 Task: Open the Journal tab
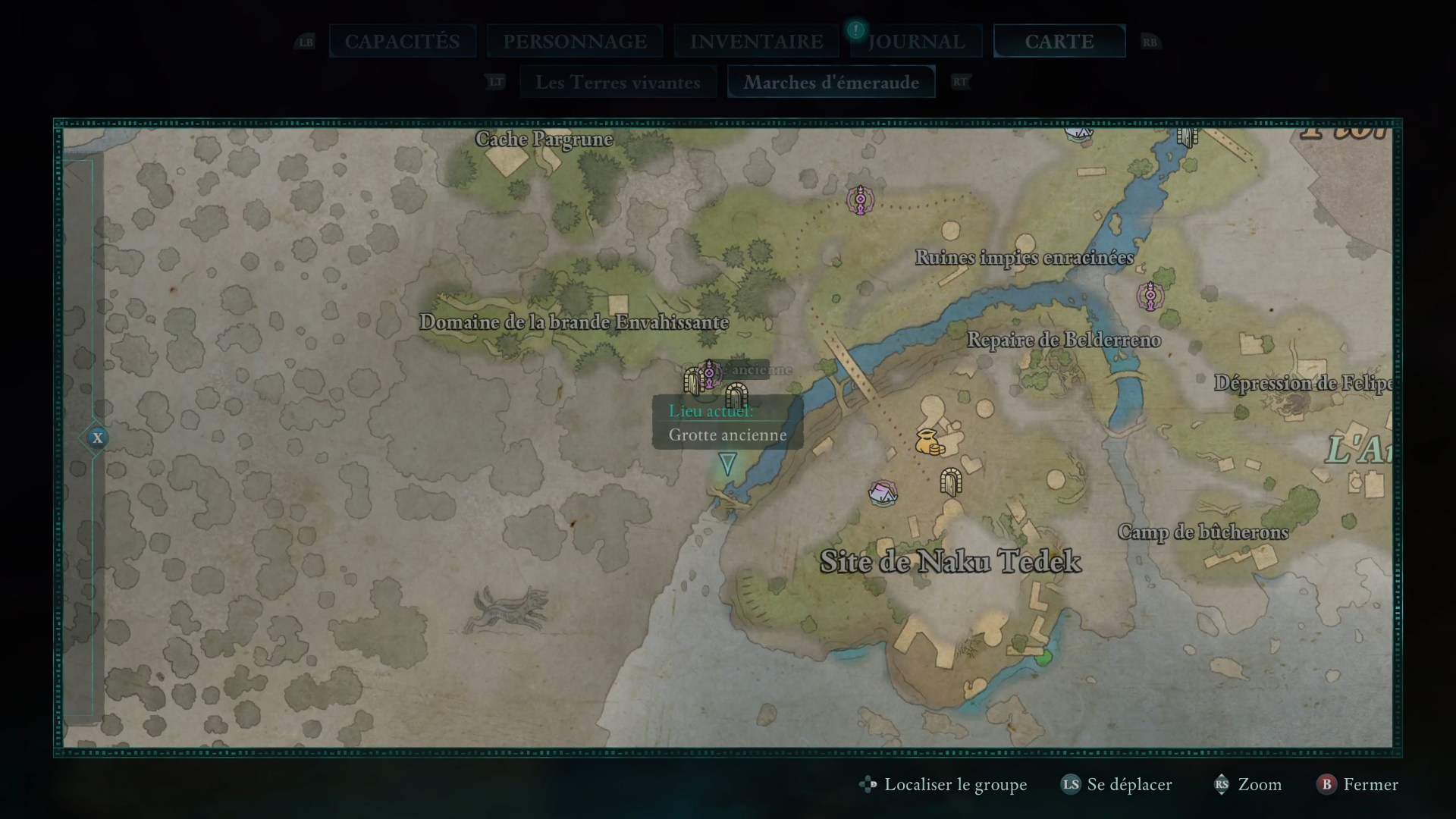pyautogui.click(x=916, y=41)
